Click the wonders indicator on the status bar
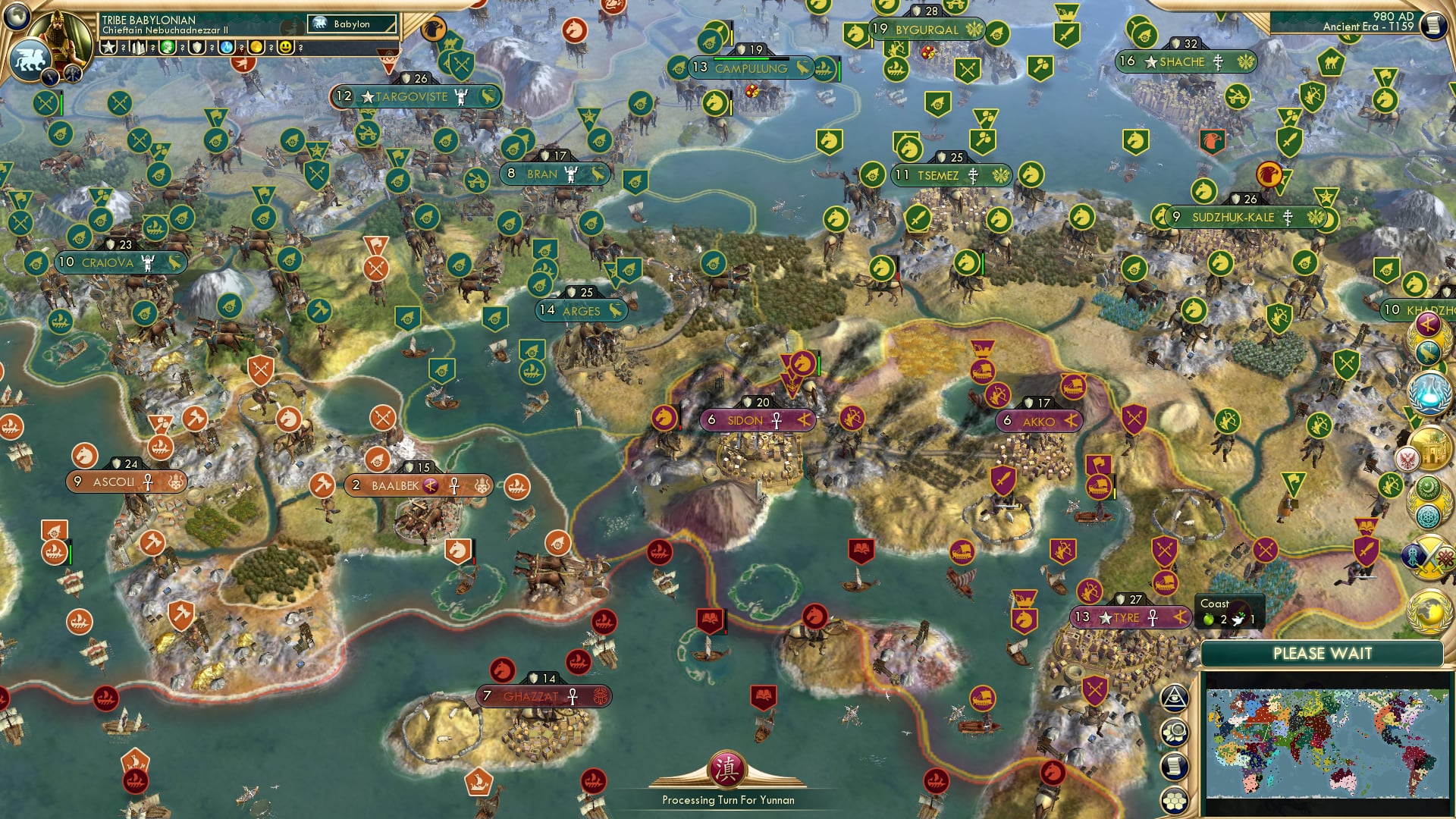The width and height of the screenshot is (1456, 819). tap(140, 49)
